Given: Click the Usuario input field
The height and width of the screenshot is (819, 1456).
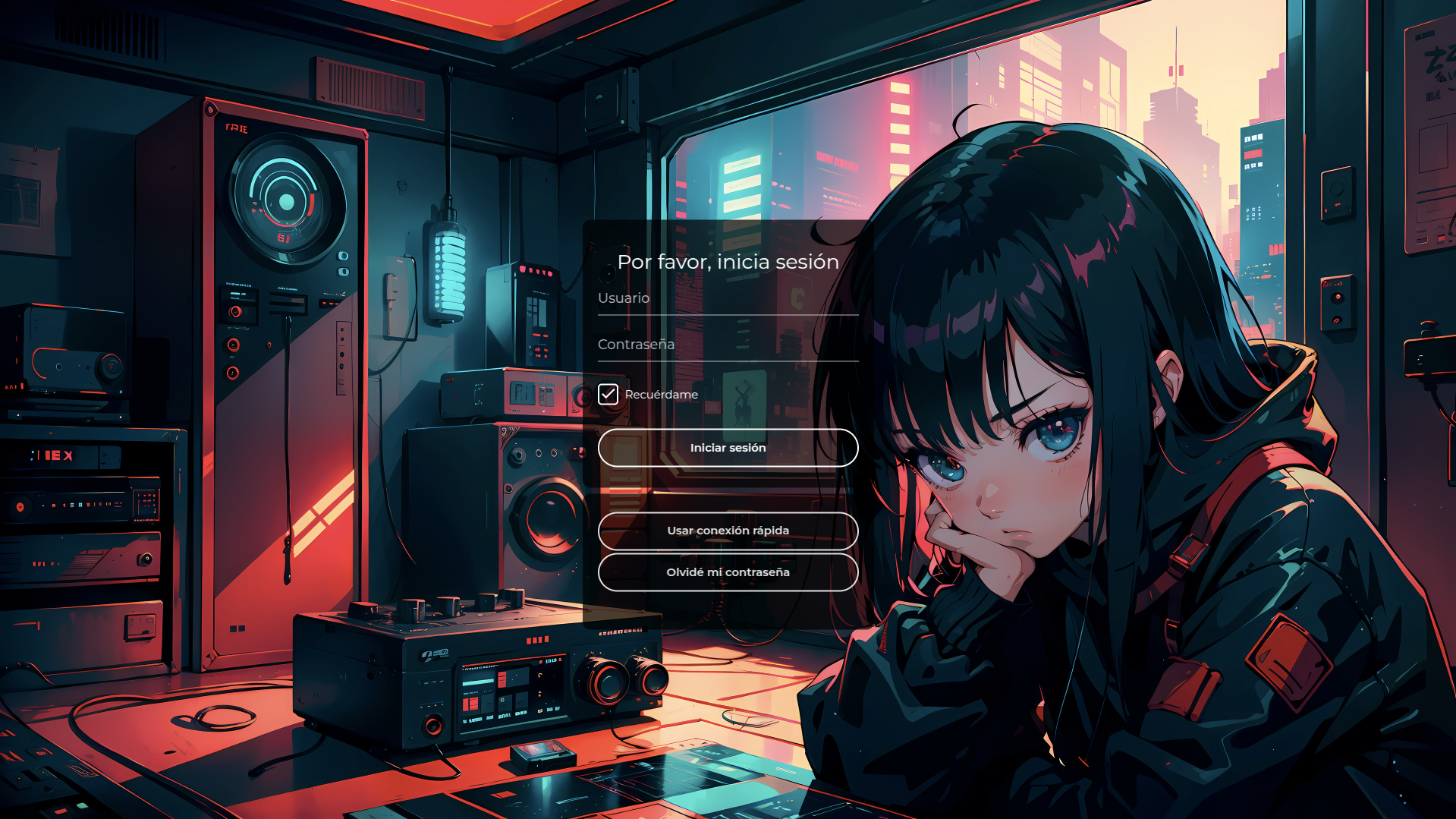Looking at the screenshot, I should 727,299.
